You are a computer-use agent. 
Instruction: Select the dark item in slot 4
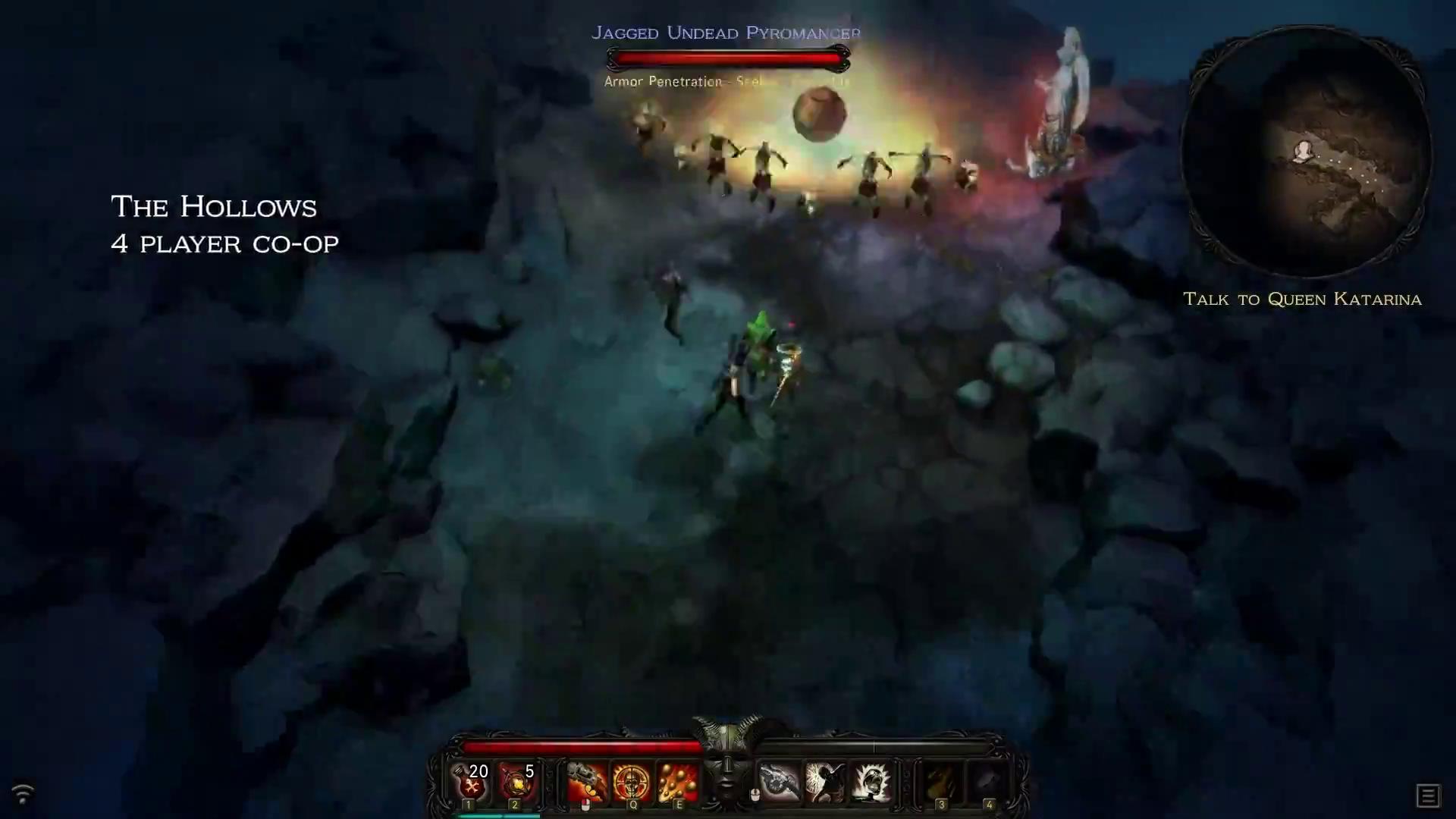pos(987,782)
